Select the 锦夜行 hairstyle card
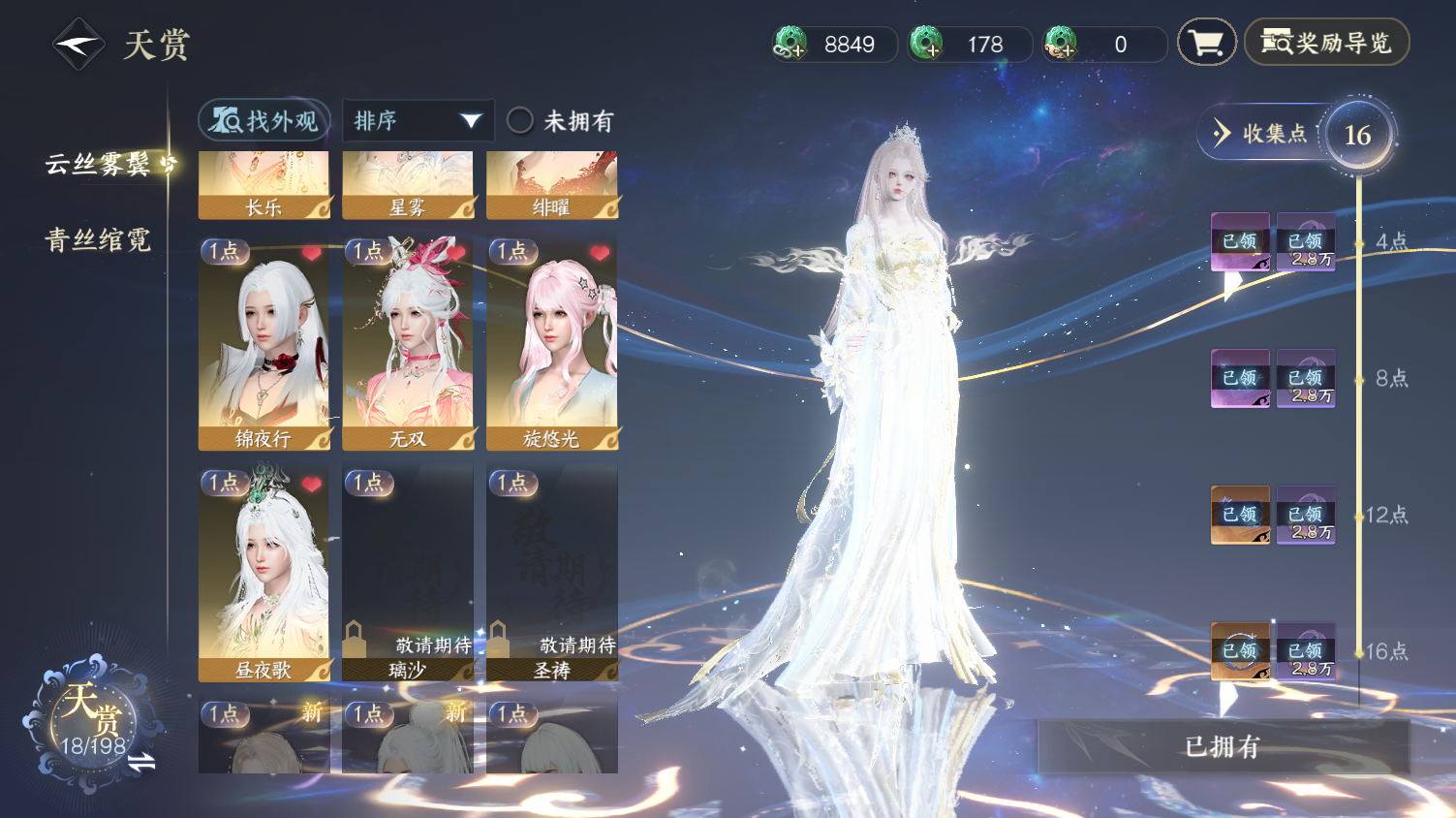 point(263,344)
